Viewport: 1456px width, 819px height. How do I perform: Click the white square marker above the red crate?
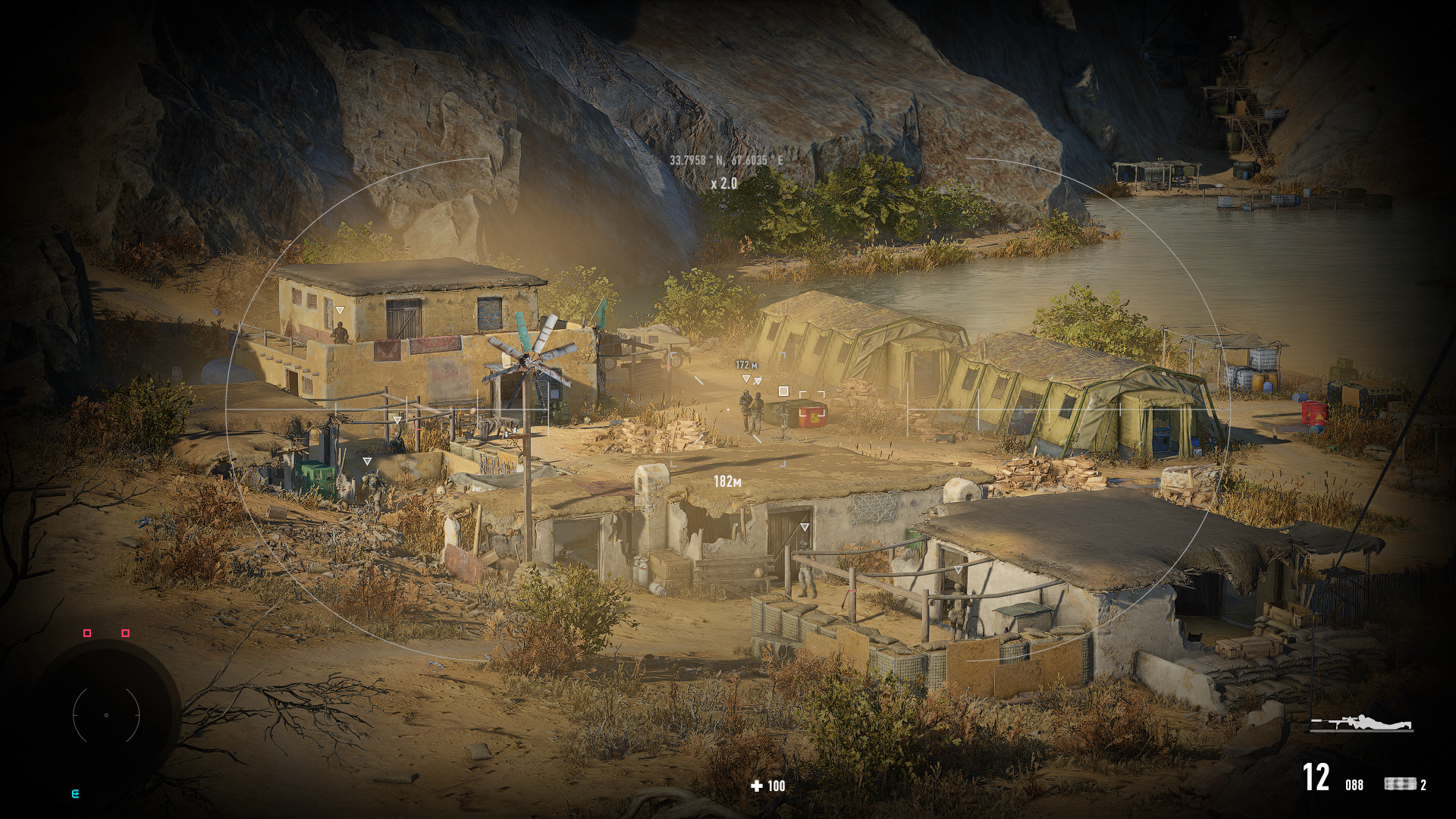pyautogui.click(x=783, y=391)
